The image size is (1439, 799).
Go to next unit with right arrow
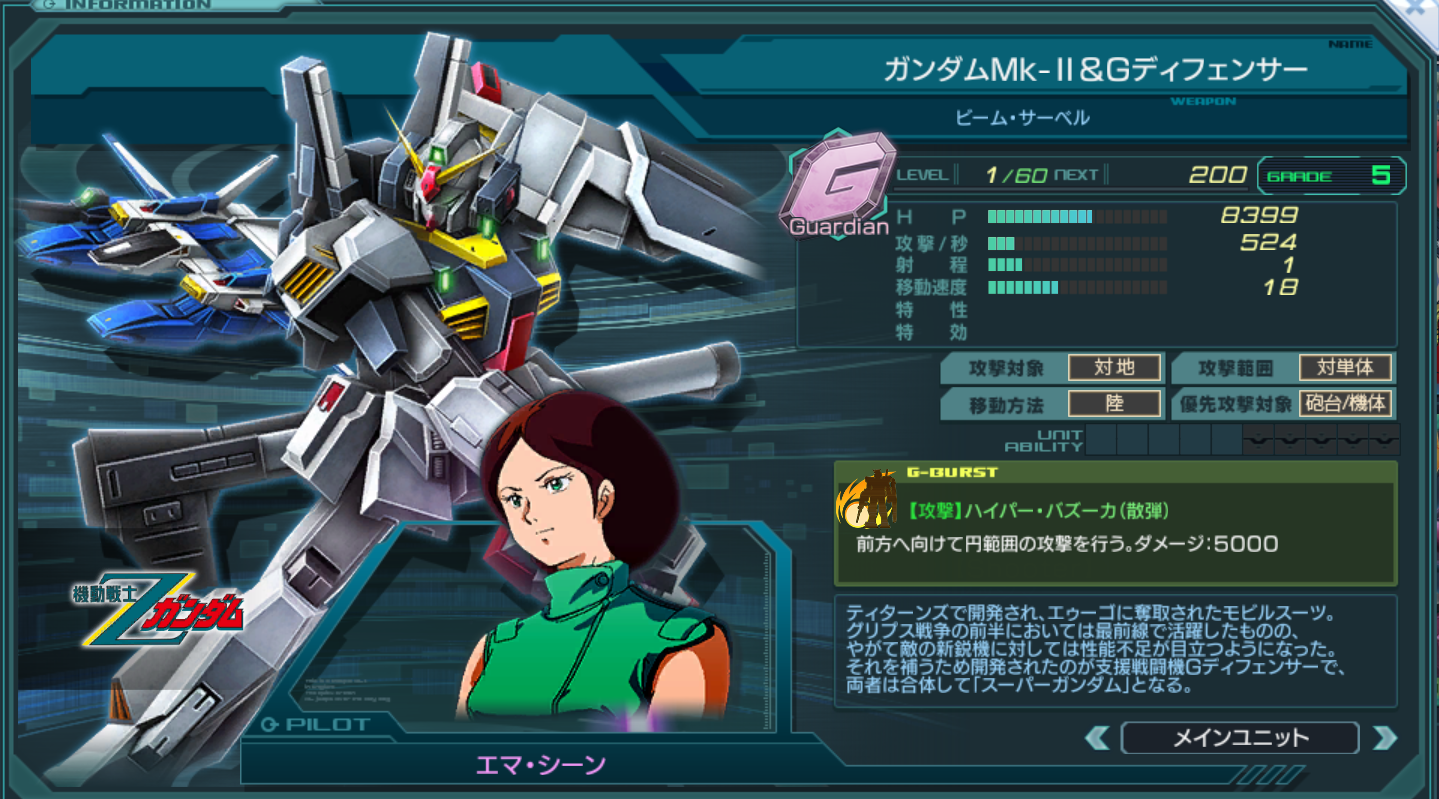(1384, 738)
